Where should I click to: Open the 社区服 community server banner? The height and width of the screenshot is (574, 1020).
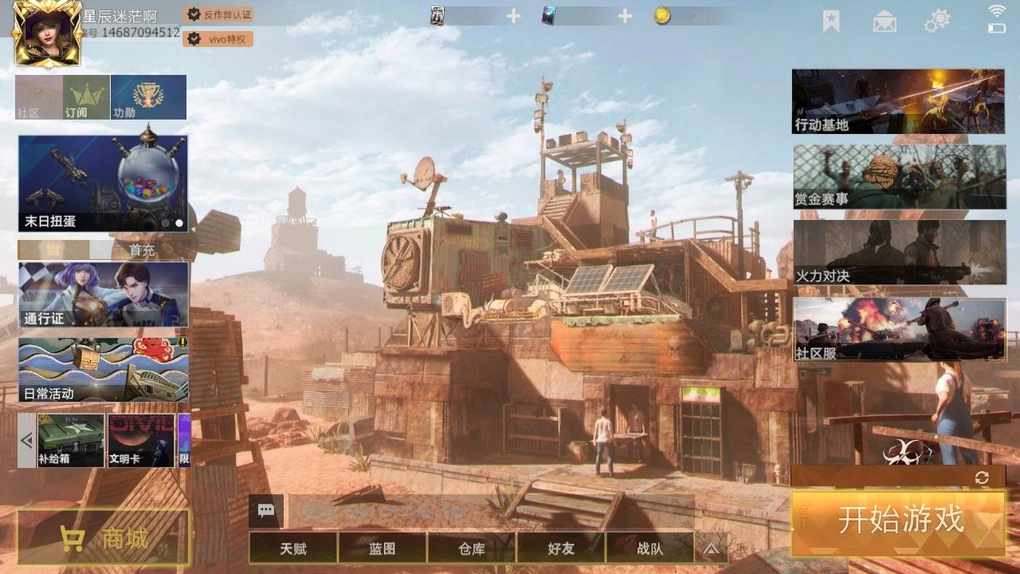click(898, 329)
